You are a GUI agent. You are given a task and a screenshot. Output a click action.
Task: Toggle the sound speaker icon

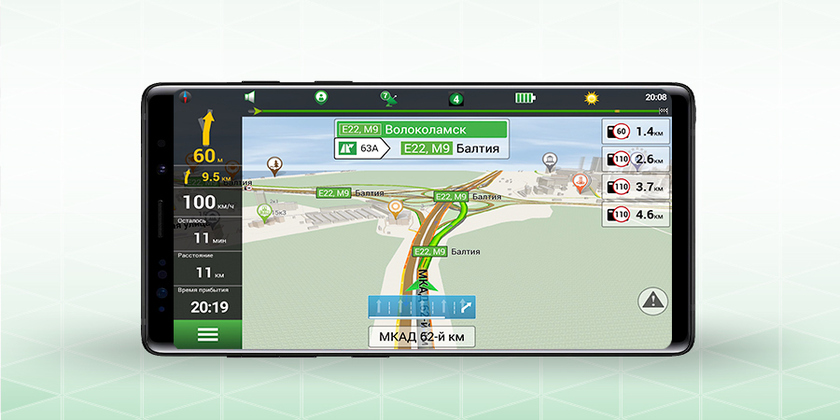[251, 97]
